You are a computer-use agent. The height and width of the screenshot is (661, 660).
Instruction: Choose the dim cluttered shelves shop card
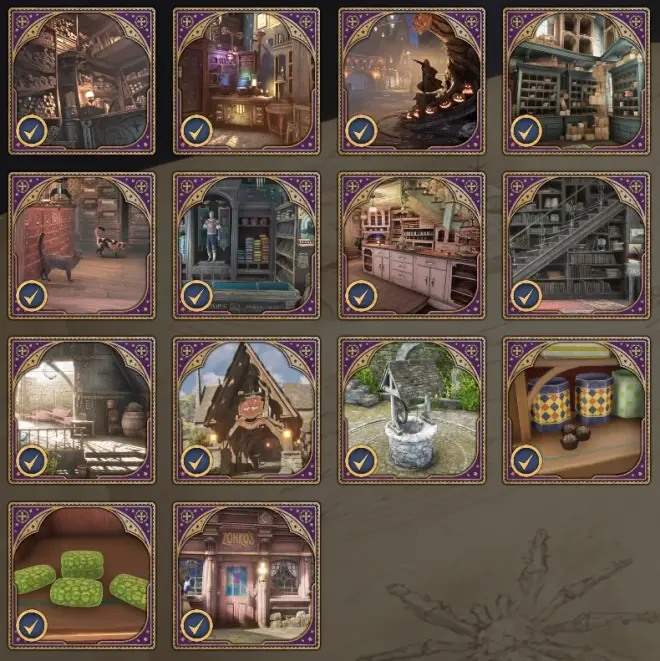click(82, 81)
